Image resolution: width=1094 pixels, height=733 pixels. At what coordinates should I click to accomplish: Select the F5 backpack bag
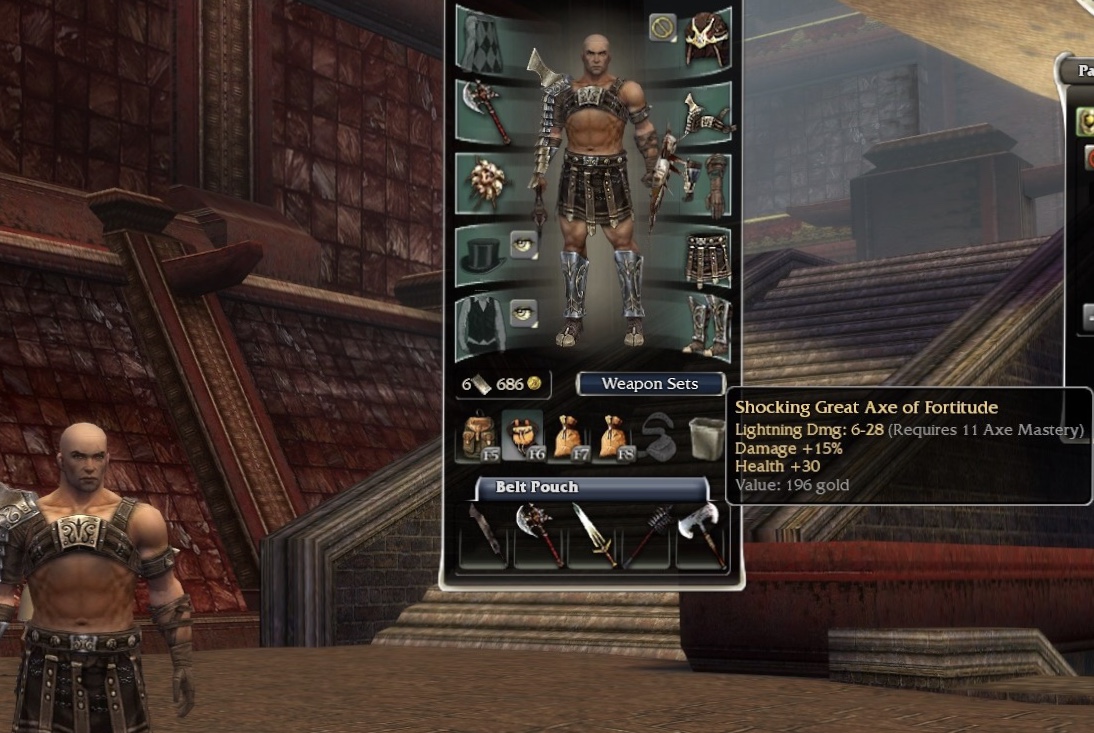pos(477,437)
